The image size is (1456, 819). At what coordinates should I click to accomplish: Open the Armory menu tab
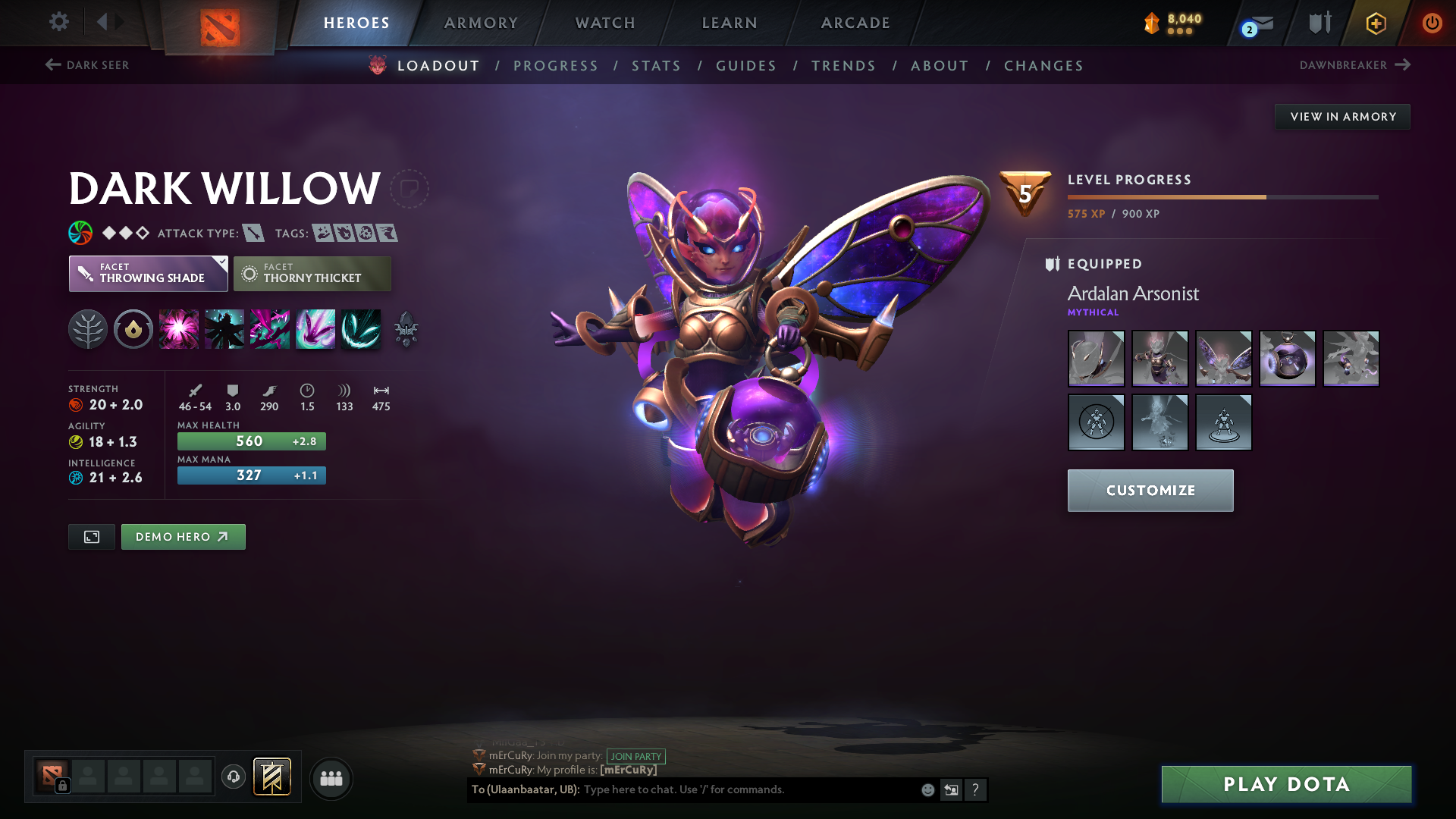point(481,23)
